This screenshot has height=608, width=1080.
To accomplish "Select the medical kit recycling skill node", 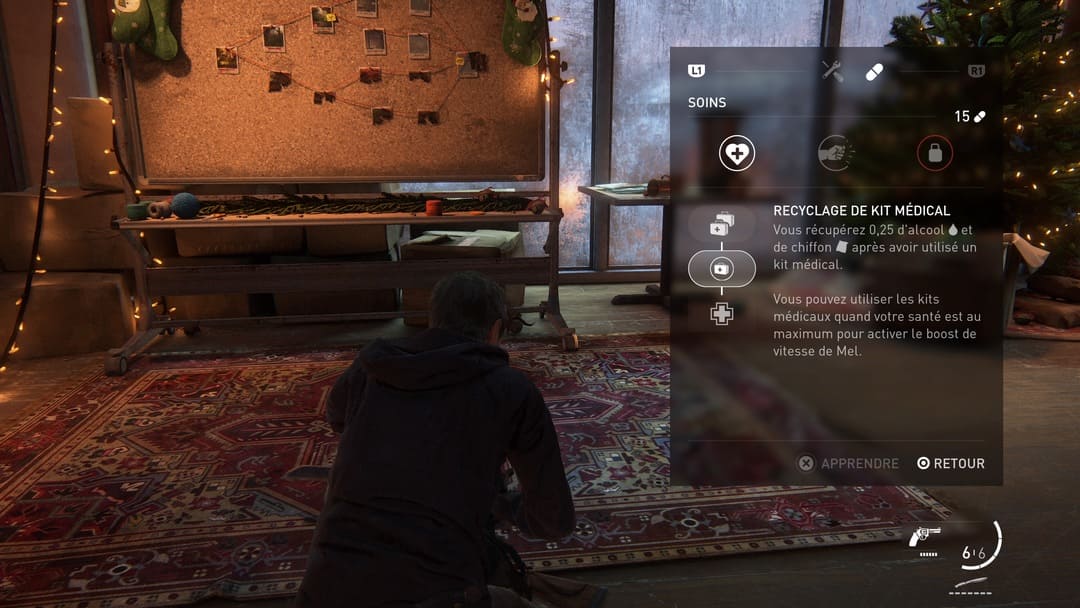I will tap(721, 269).
